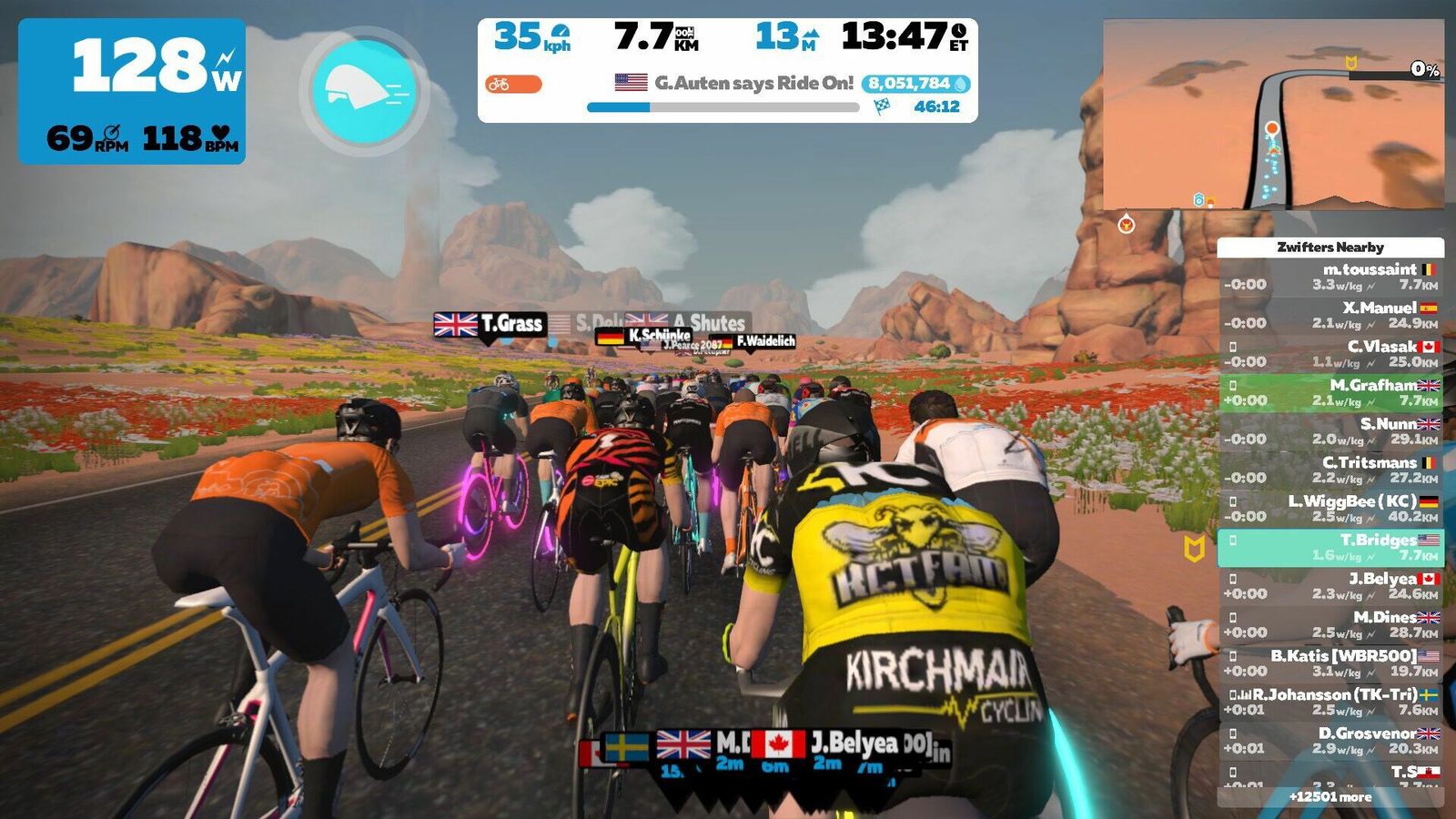This screenshot has width=1456, height=819.
Task: Choose C.Tritsmans in the nearby list
Action: pos(1330,470)
